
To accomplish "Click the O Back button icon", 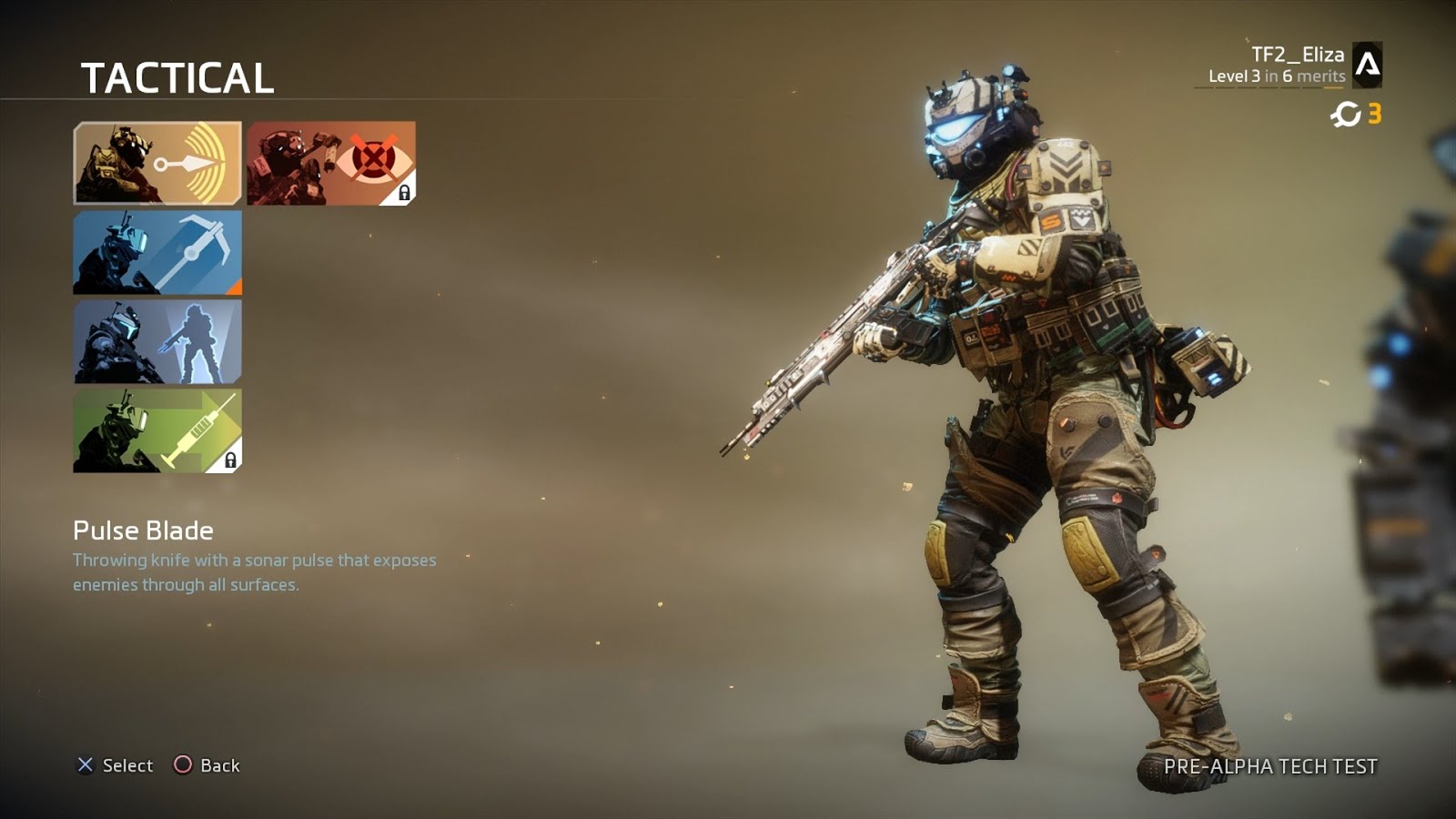I will pyautogui.click(x=185, y=766).
